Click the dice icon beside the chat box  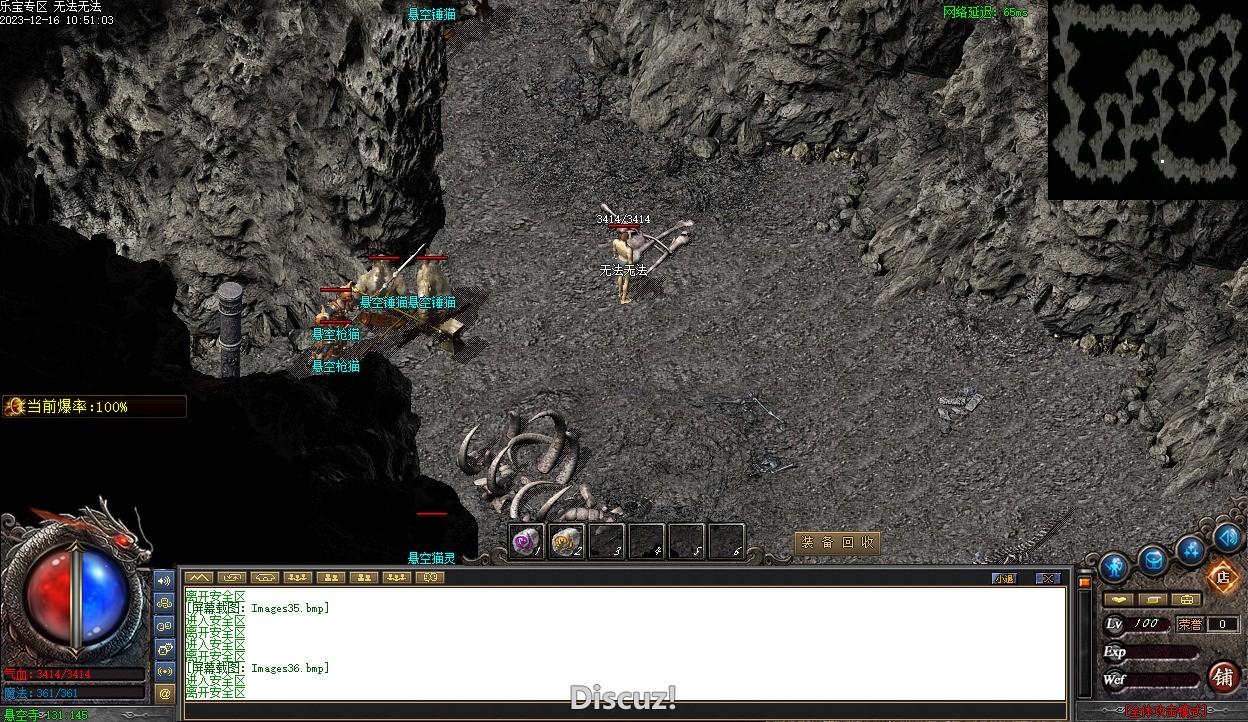(165, 603)
